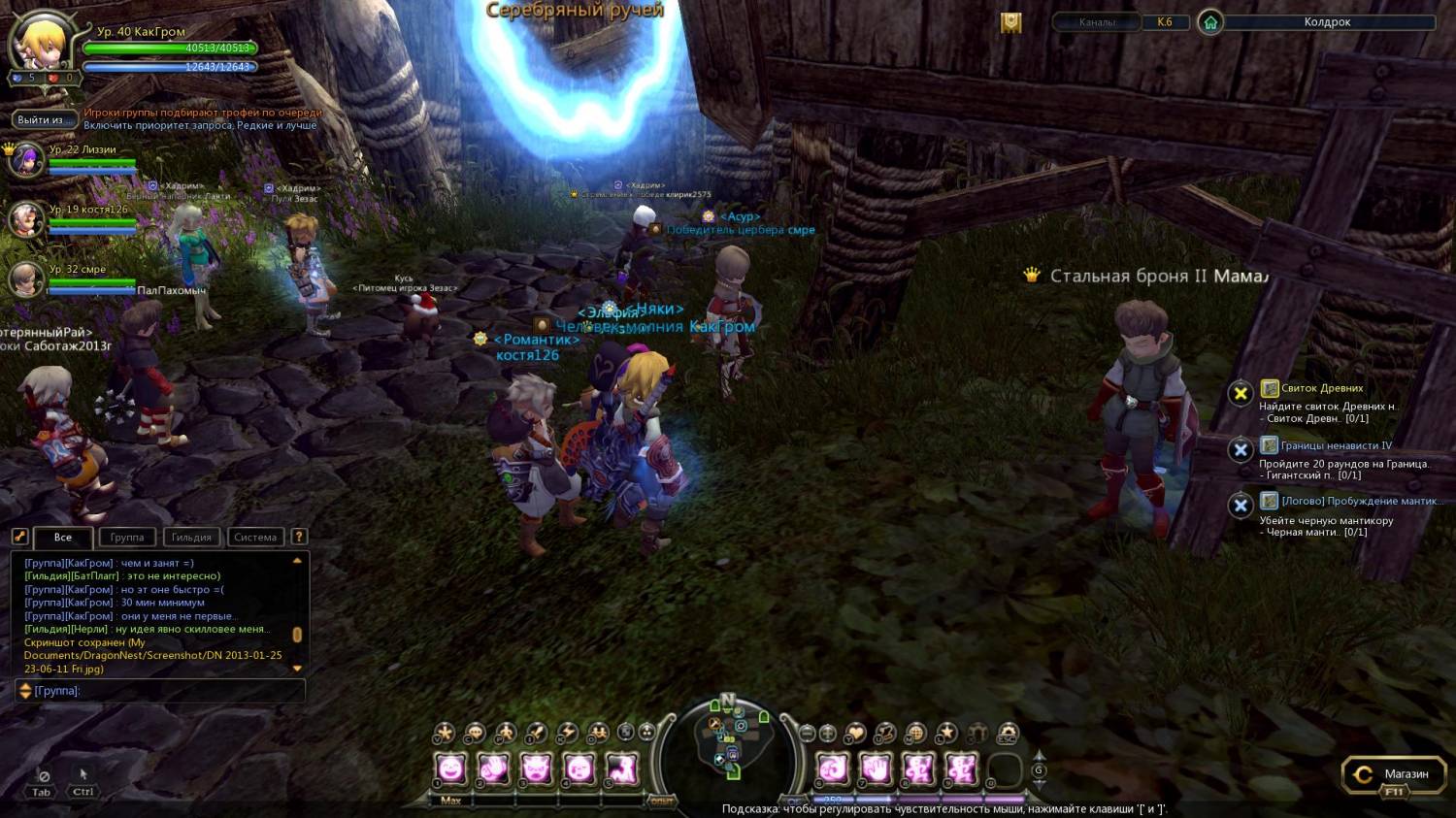Use the waving hand emote in slot 2
Viewport: 1456px width, 818px height.
(493, 769)
